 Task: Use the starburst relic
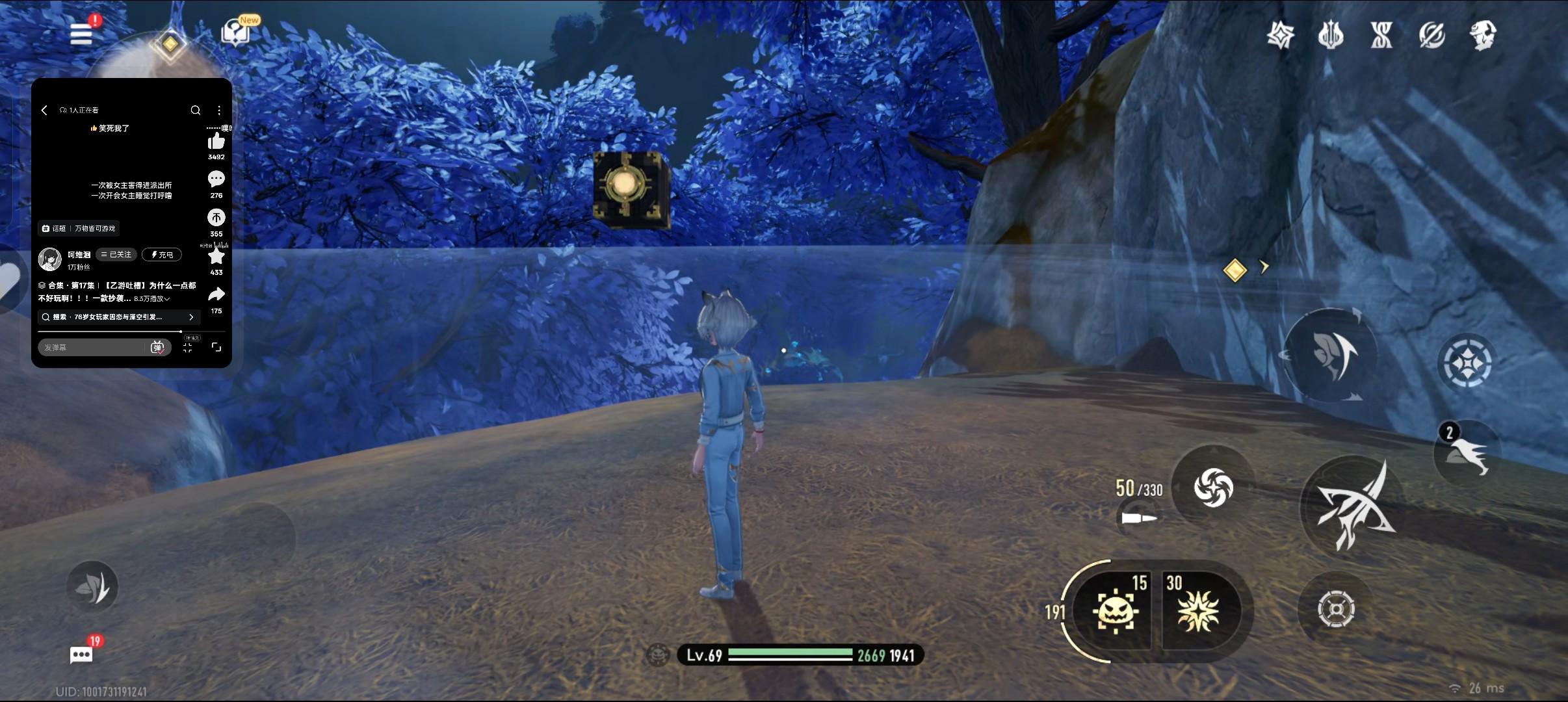1199,611
